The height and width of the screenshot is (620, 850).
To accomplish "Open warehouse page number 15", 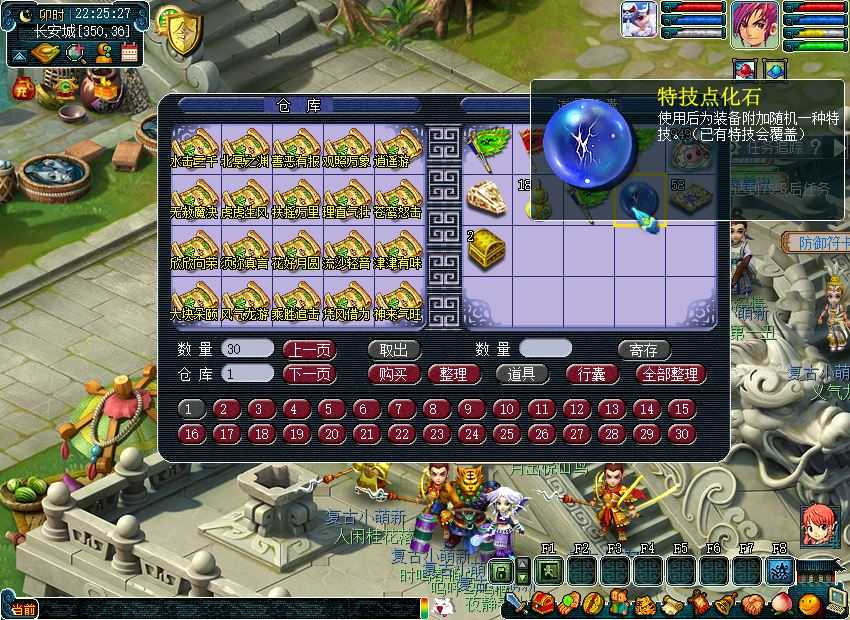I will (681, 409).
